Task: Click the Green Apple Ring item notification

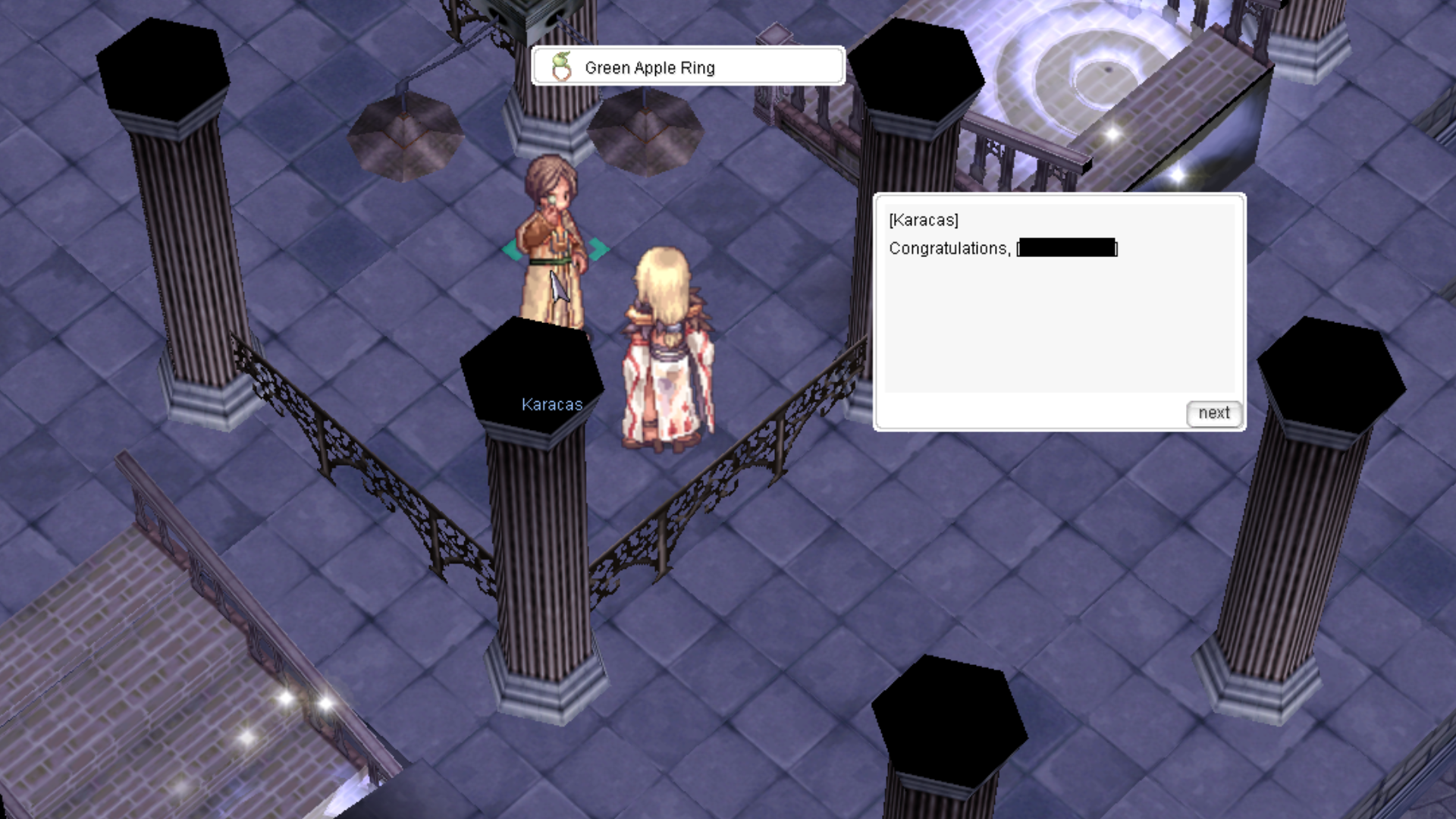Action: tap(688, 67)
